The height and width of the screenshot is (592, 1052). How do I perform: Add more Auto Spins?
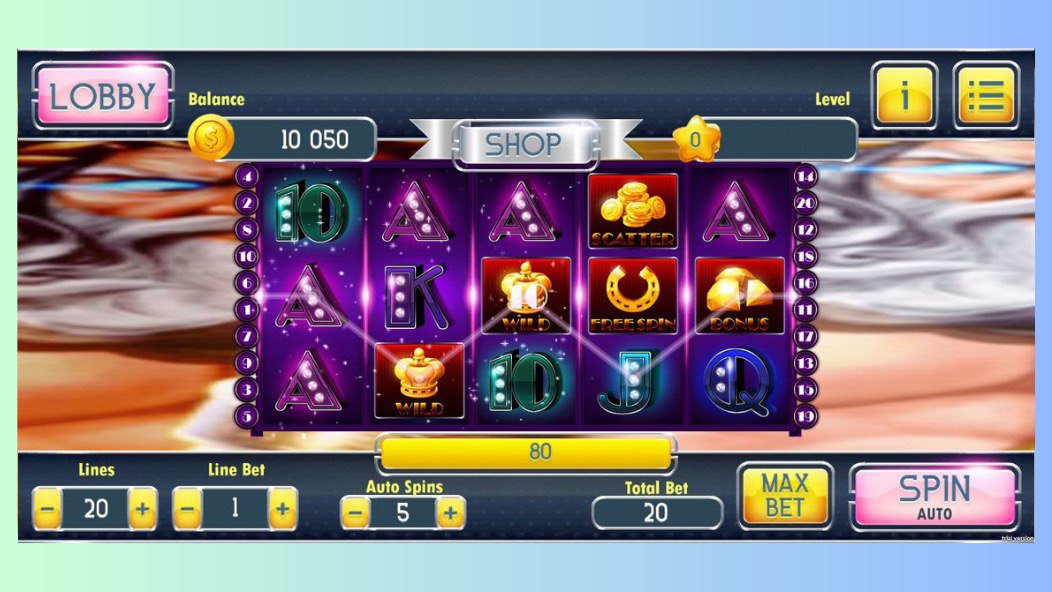[451, 514]
